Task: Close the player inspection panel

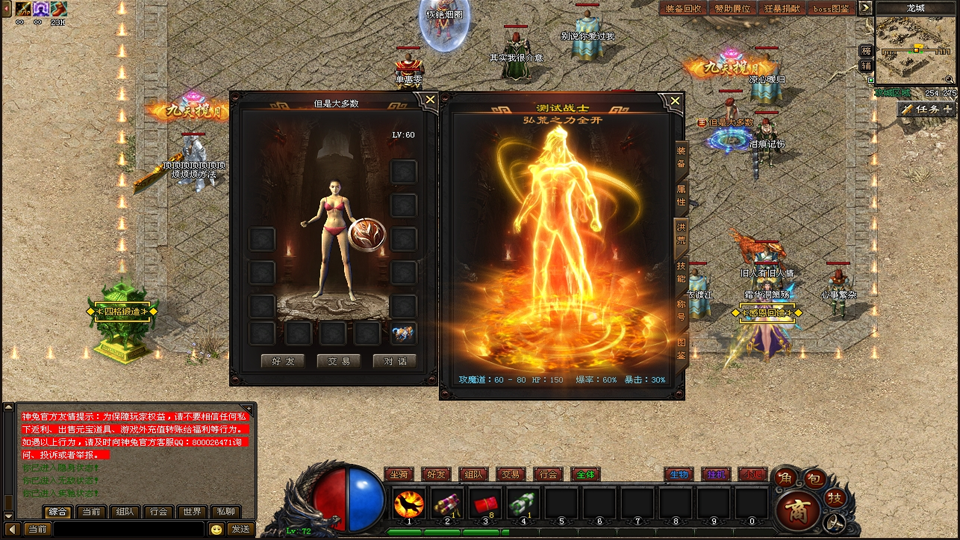Action: [430, 99]
